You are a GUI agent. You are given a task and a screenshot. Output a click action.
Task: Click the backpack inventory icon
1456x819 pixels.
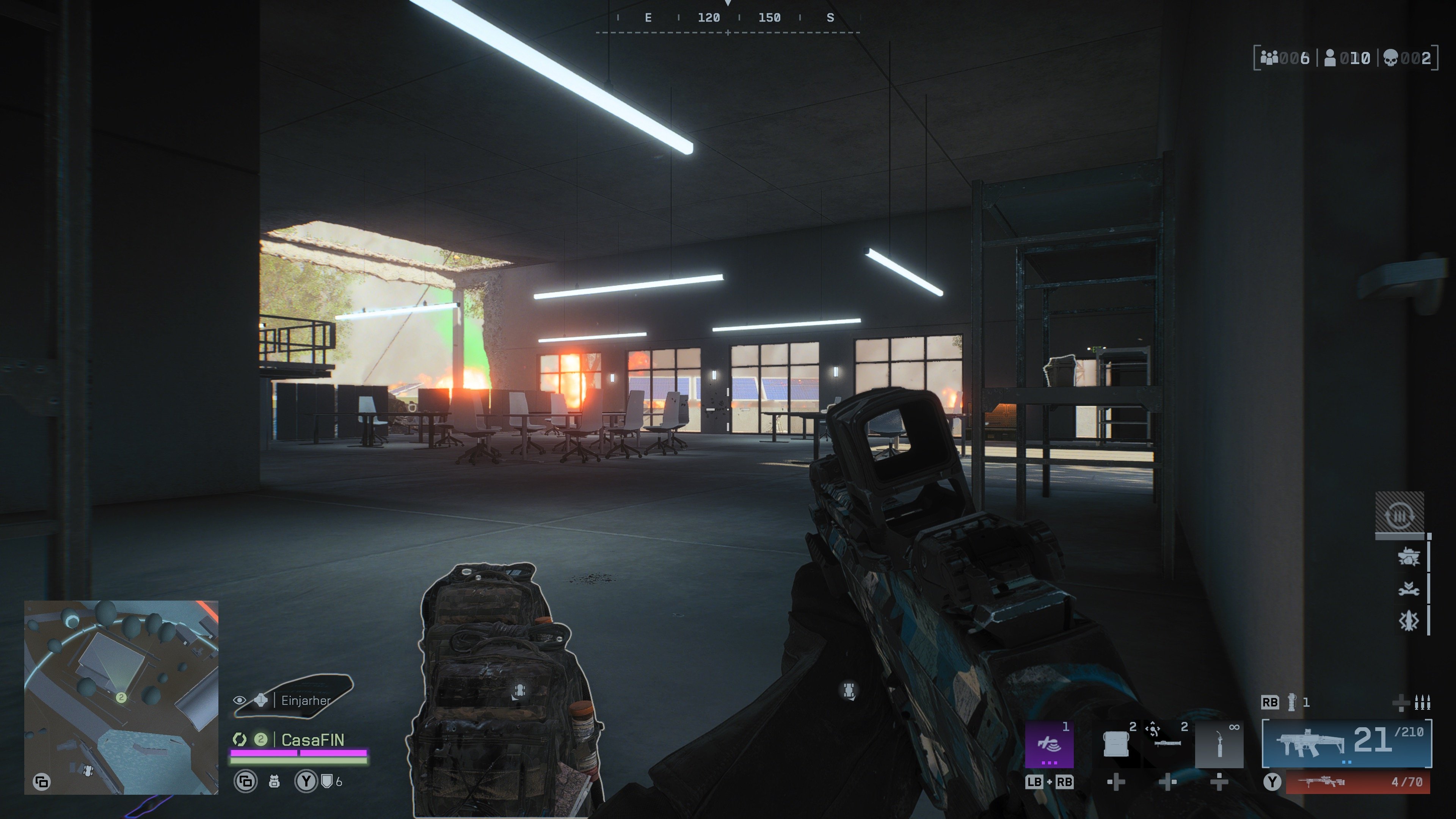click(x=274, y=782)
